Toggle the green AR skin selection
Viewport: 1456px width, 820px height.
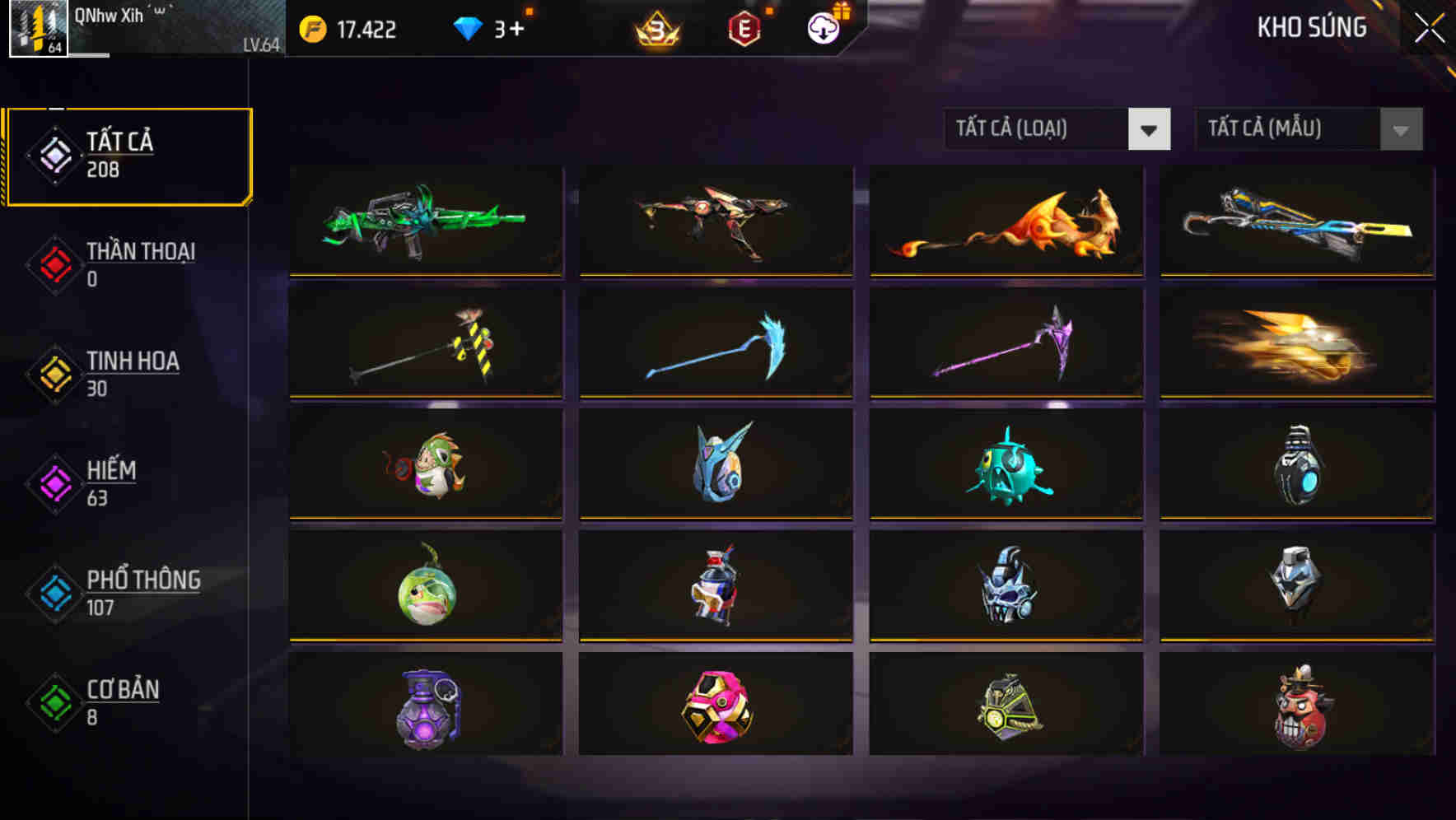coord(424,221)
